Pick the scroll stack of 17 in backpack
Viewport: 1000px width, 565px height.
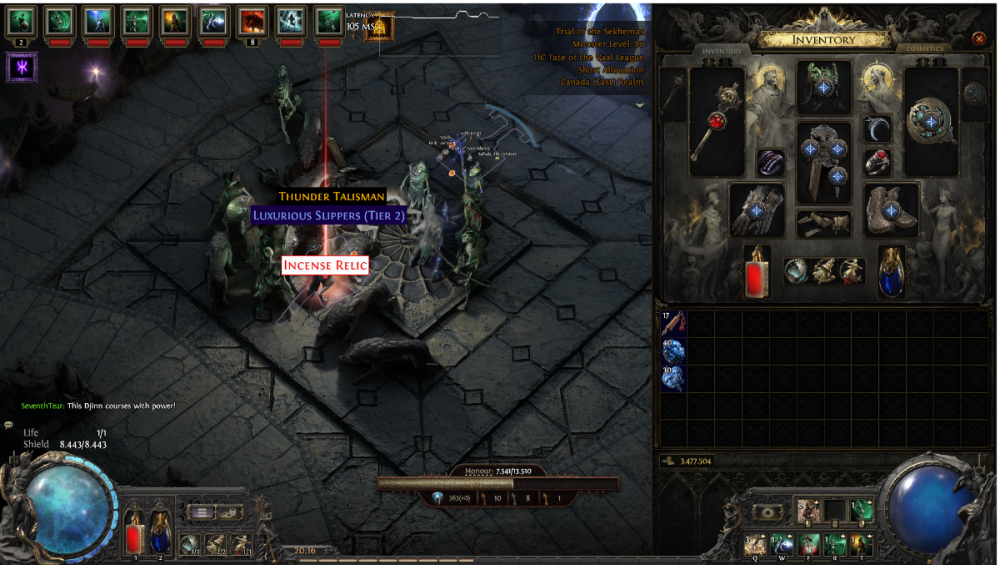pos(673,323)
